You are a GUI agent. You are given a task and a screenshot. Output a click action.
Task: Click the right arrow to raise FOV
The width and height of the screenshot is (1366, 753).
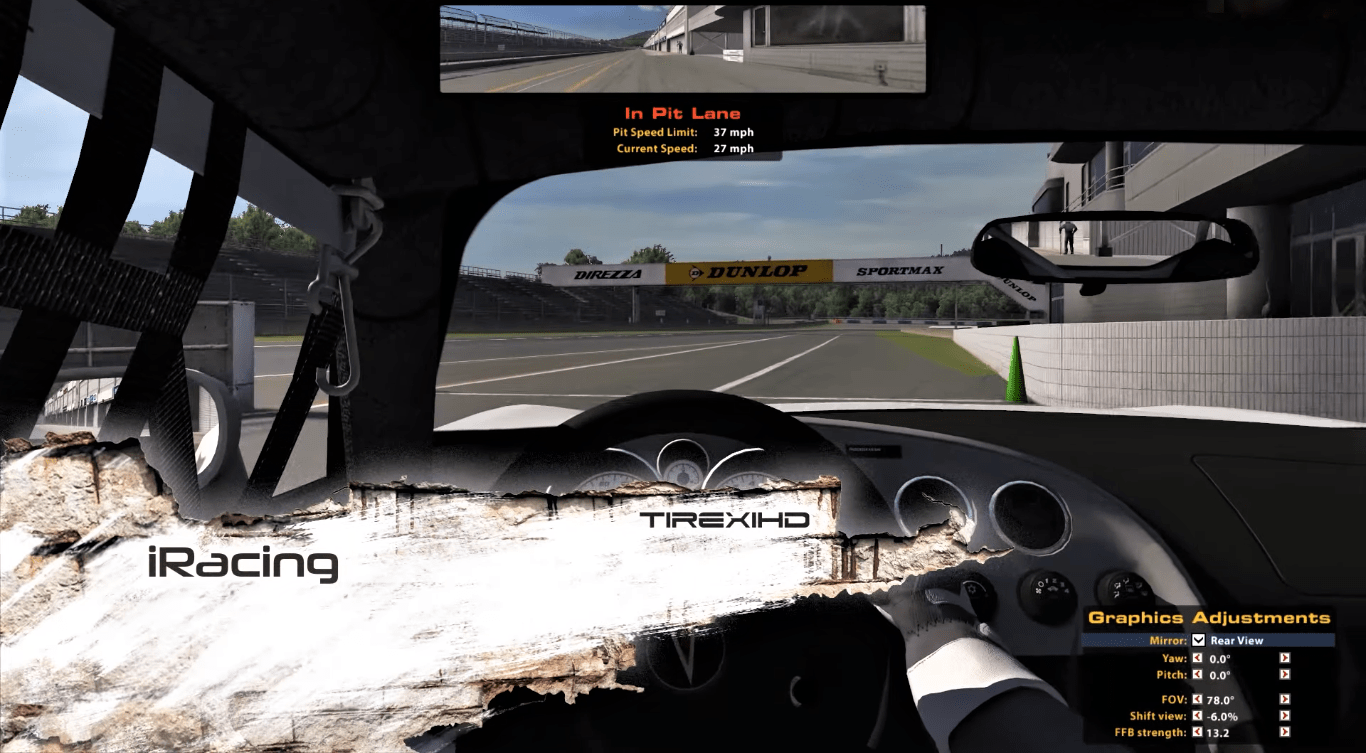point(1286,700)
